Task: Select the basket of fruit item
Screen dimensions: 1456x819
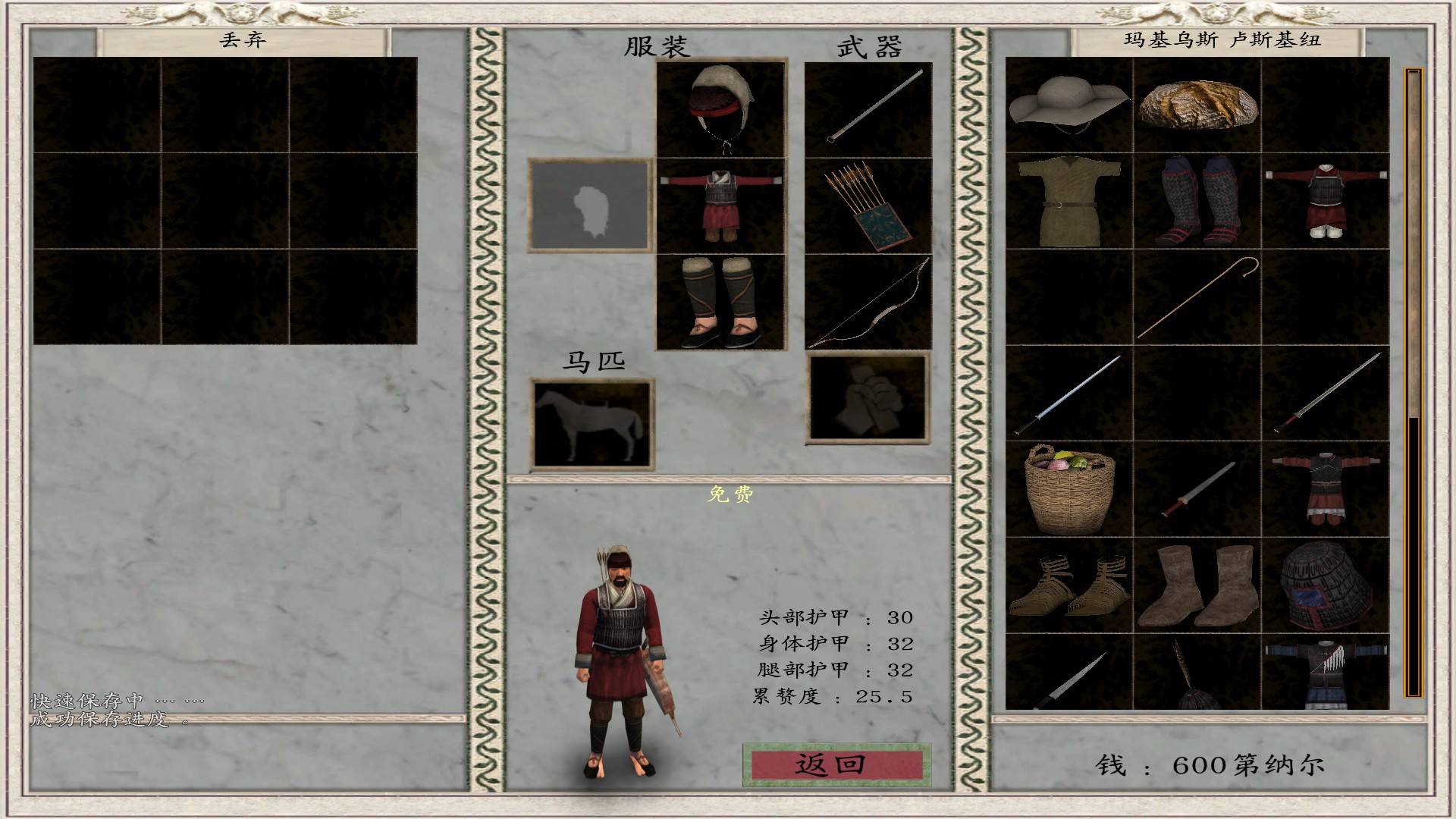Action: [x=1068, y=490]
